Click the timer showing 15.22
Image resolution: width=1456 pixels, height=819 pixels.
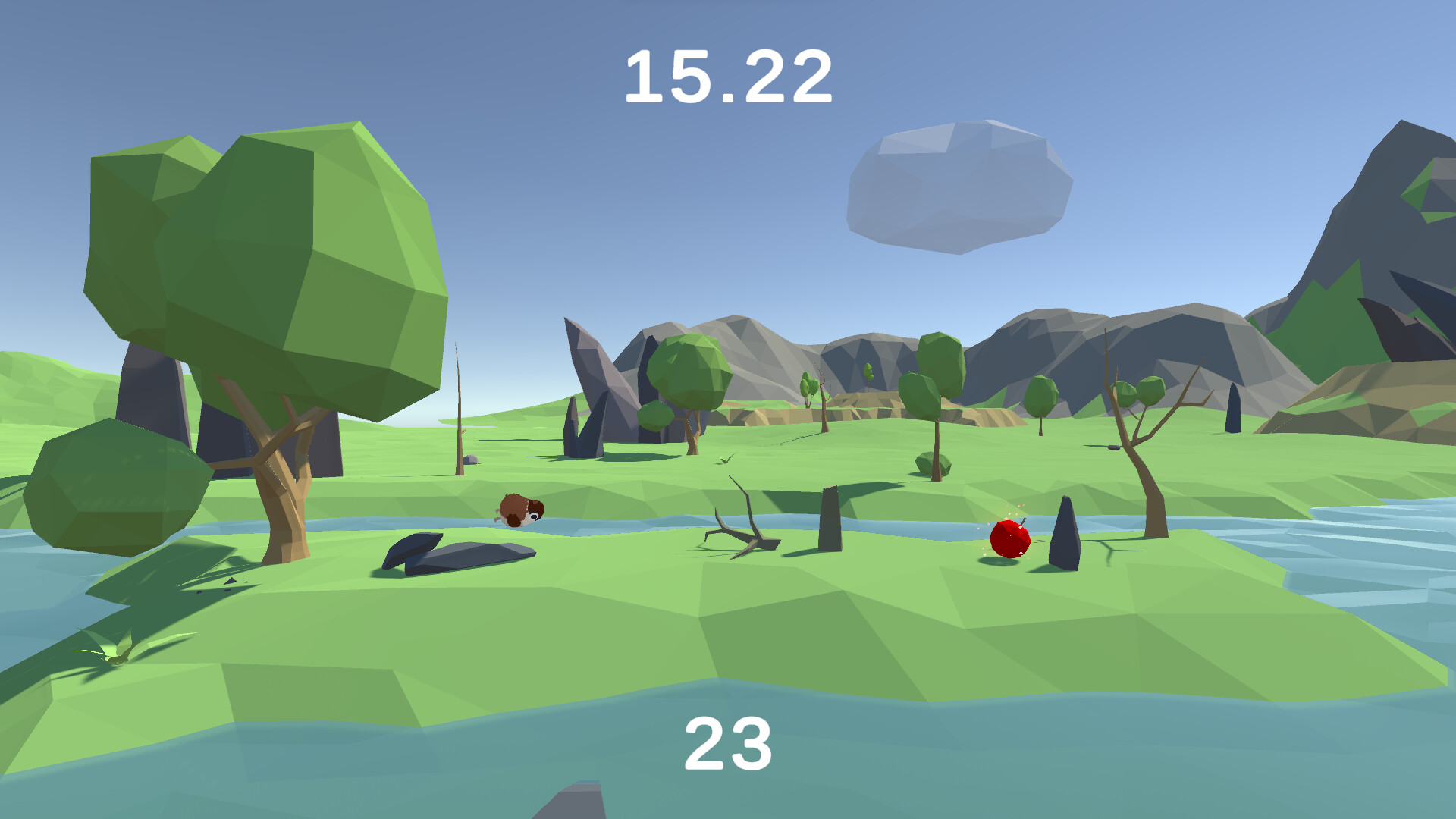730,76
